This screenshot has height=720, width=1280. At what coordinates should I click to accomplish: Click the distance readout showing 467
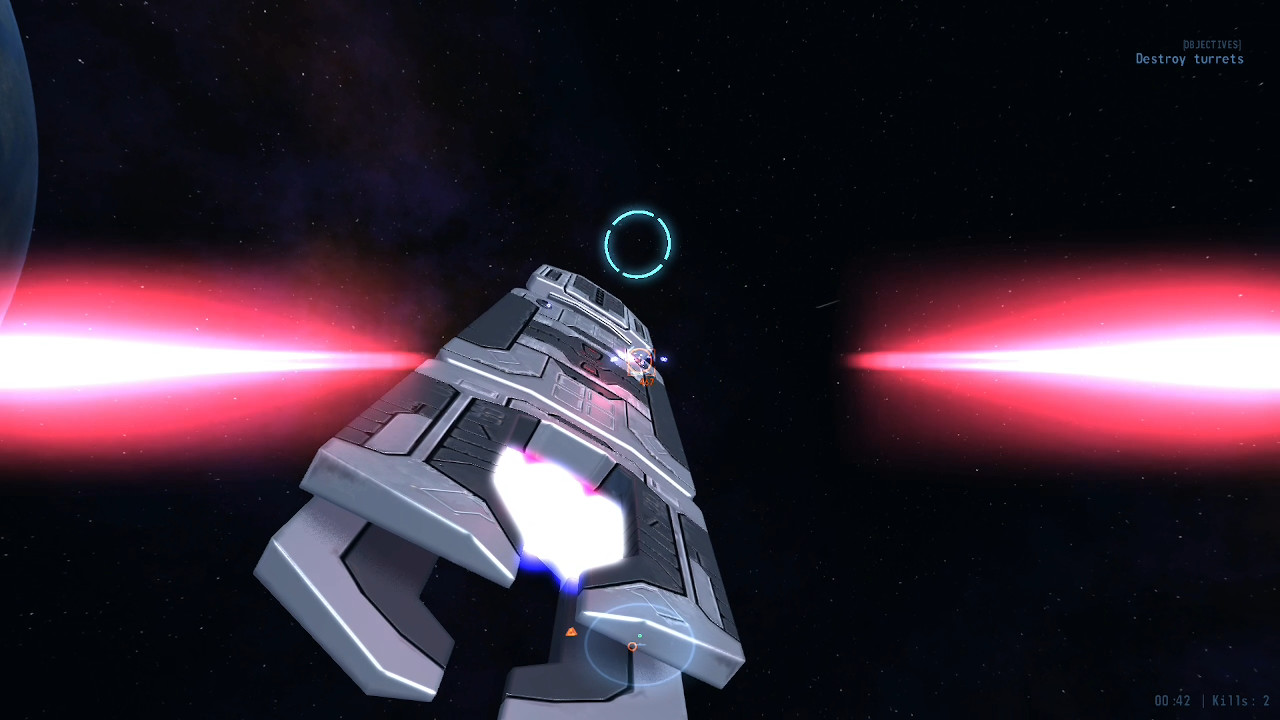click(x=647, y=382)
